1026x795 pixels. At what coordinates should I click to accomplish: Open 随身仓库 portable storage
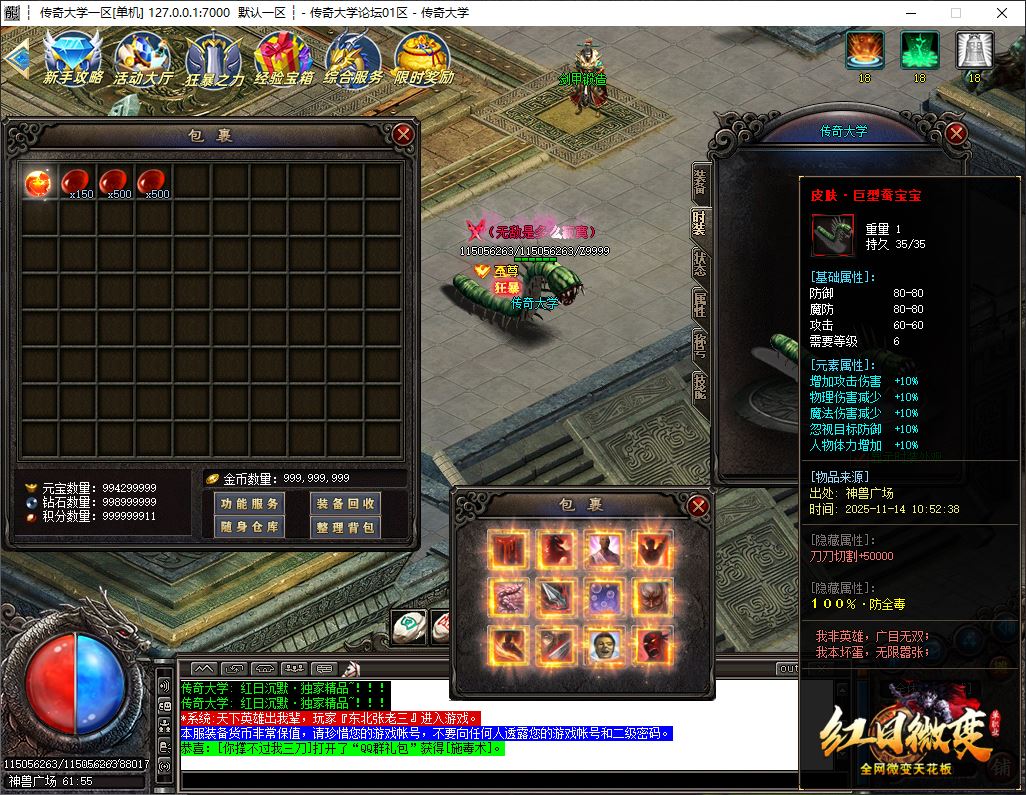[250, 528]
